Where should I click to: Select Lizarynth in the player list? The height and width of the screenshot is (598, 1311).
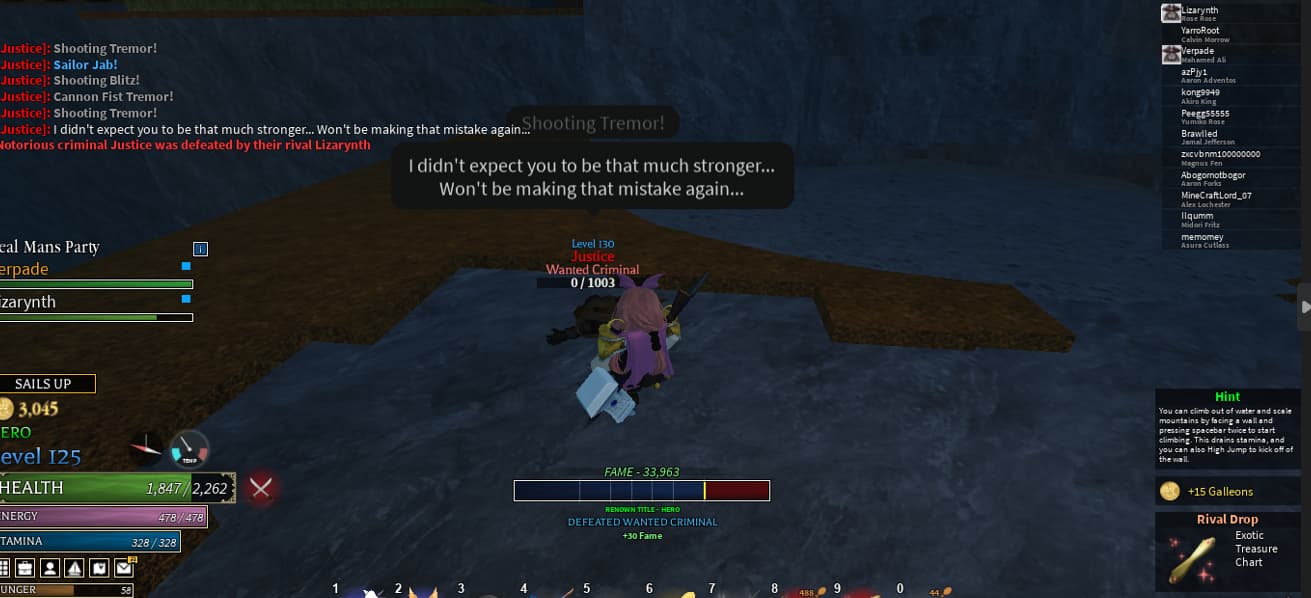(x=1199, y=11)
